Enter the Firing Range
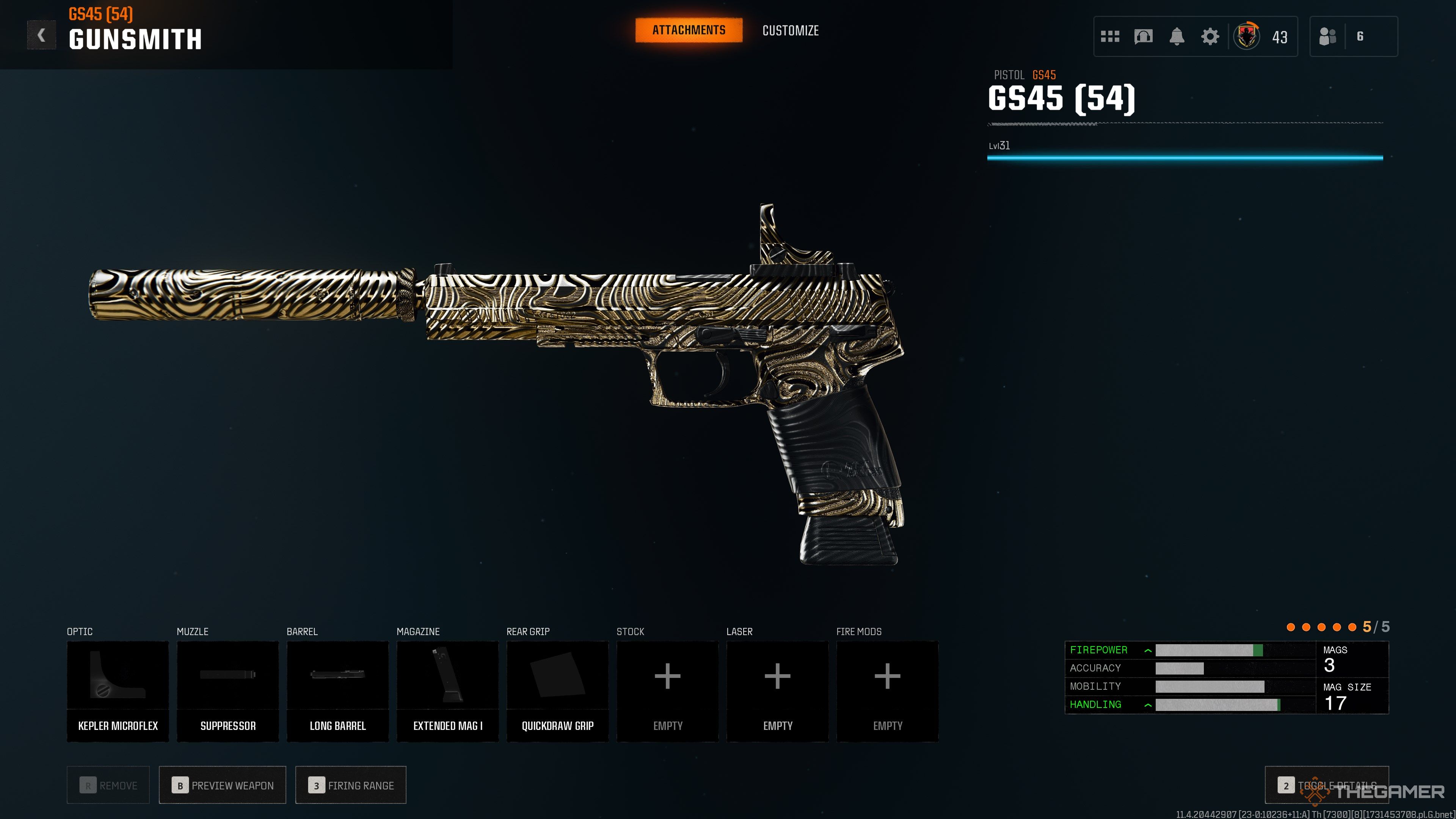Screen dimensions: 1456x819 (350, 785)
